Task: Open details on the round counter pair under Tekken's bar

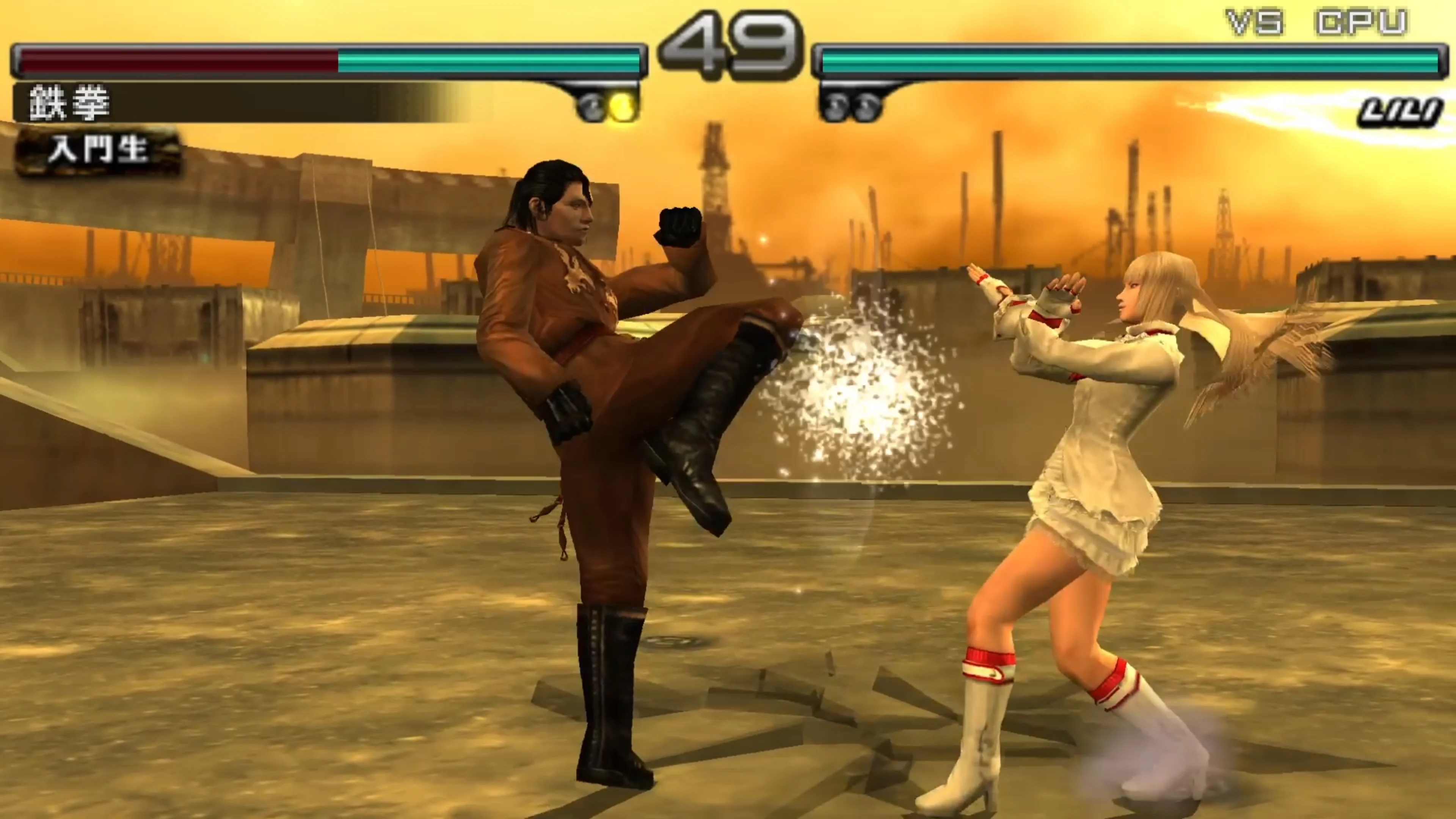Action: click(607, 106)
